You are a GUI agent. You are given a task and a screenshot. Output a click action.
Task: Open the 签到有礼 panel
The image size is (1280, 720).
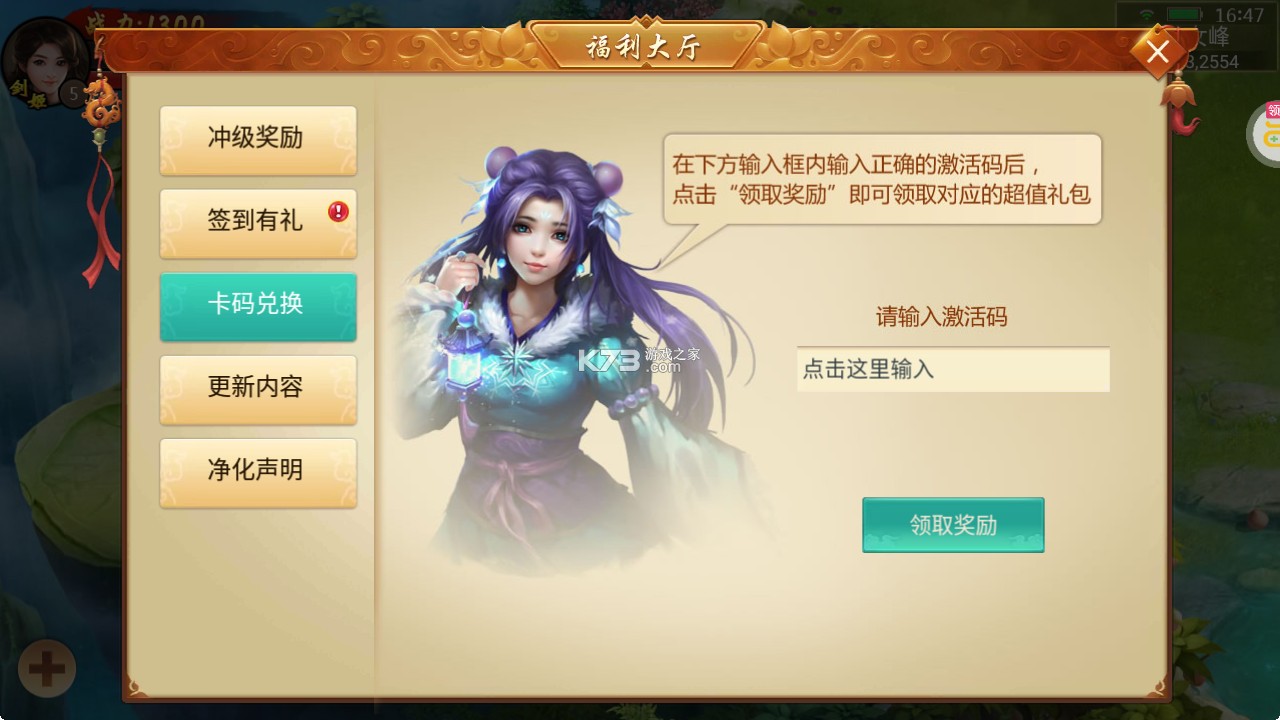coord(258,223)
